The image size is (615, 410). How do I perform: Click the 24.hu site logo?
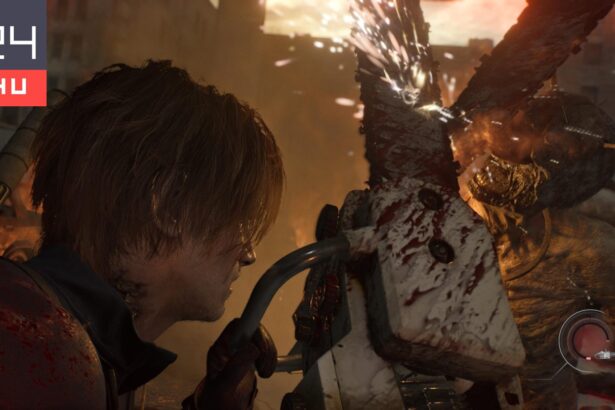tap(22, 52)
